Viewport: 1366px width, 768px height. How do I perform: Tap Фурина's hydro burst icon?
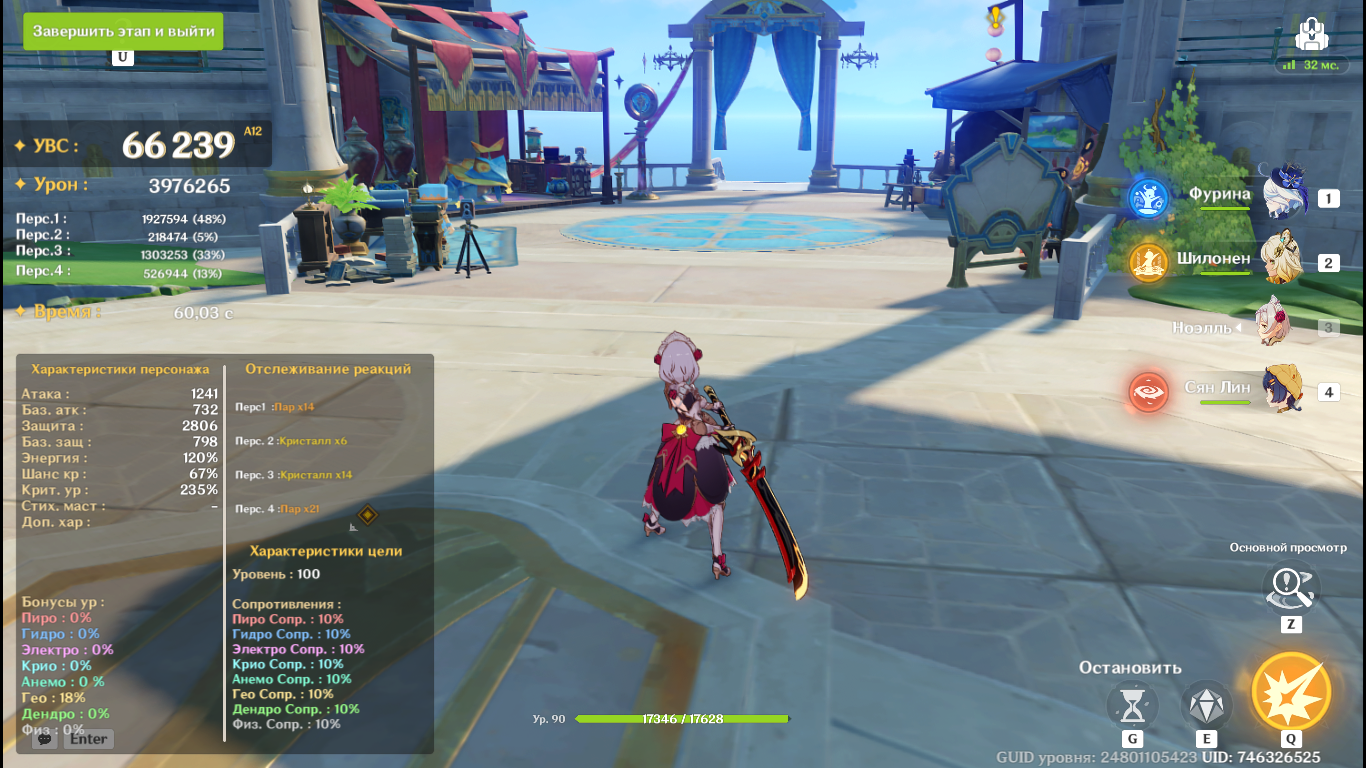1149,198
